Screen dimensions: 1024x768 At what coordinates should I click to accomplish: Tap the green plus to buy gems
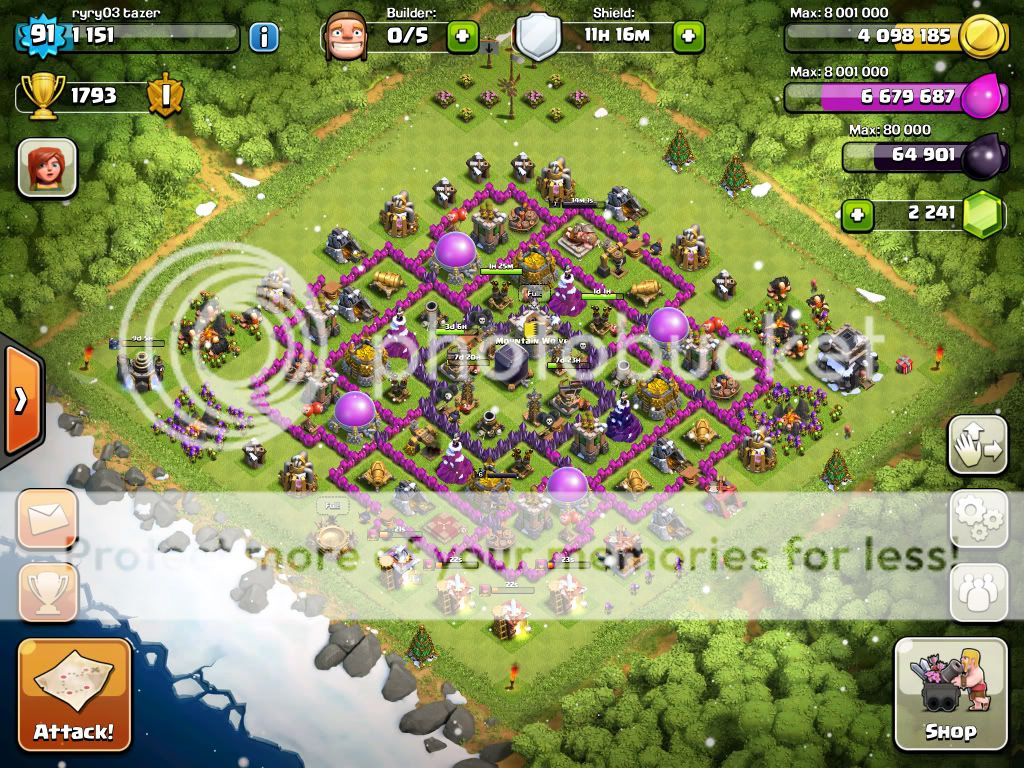pyautogui.click(x=856, y=213)
